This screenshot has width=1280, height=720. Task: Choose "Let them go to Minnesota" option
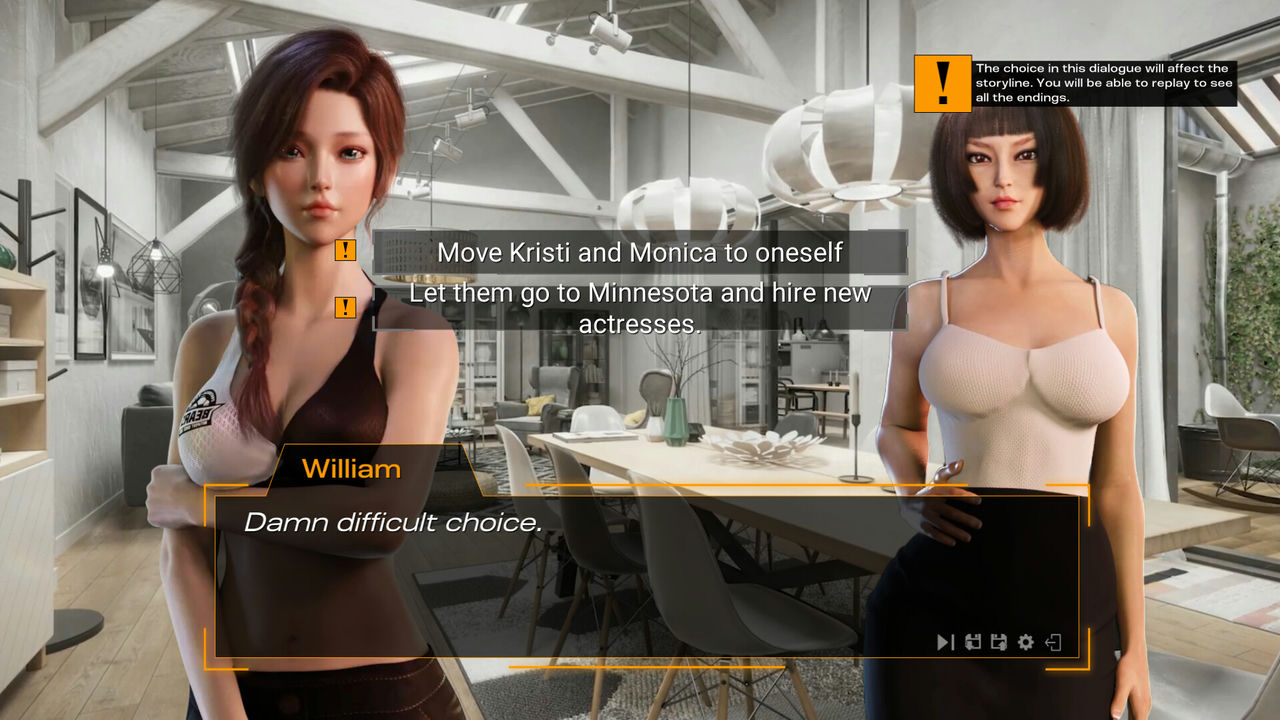pos(640,308)
